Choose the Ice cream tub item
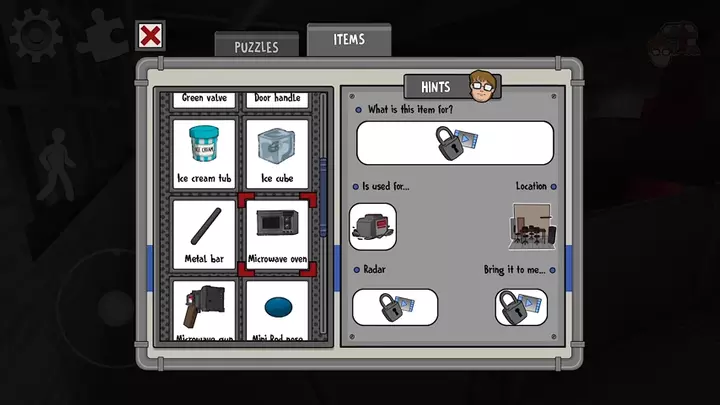The image size is (720, 405). pyautogui.click(x=204, y=153)
